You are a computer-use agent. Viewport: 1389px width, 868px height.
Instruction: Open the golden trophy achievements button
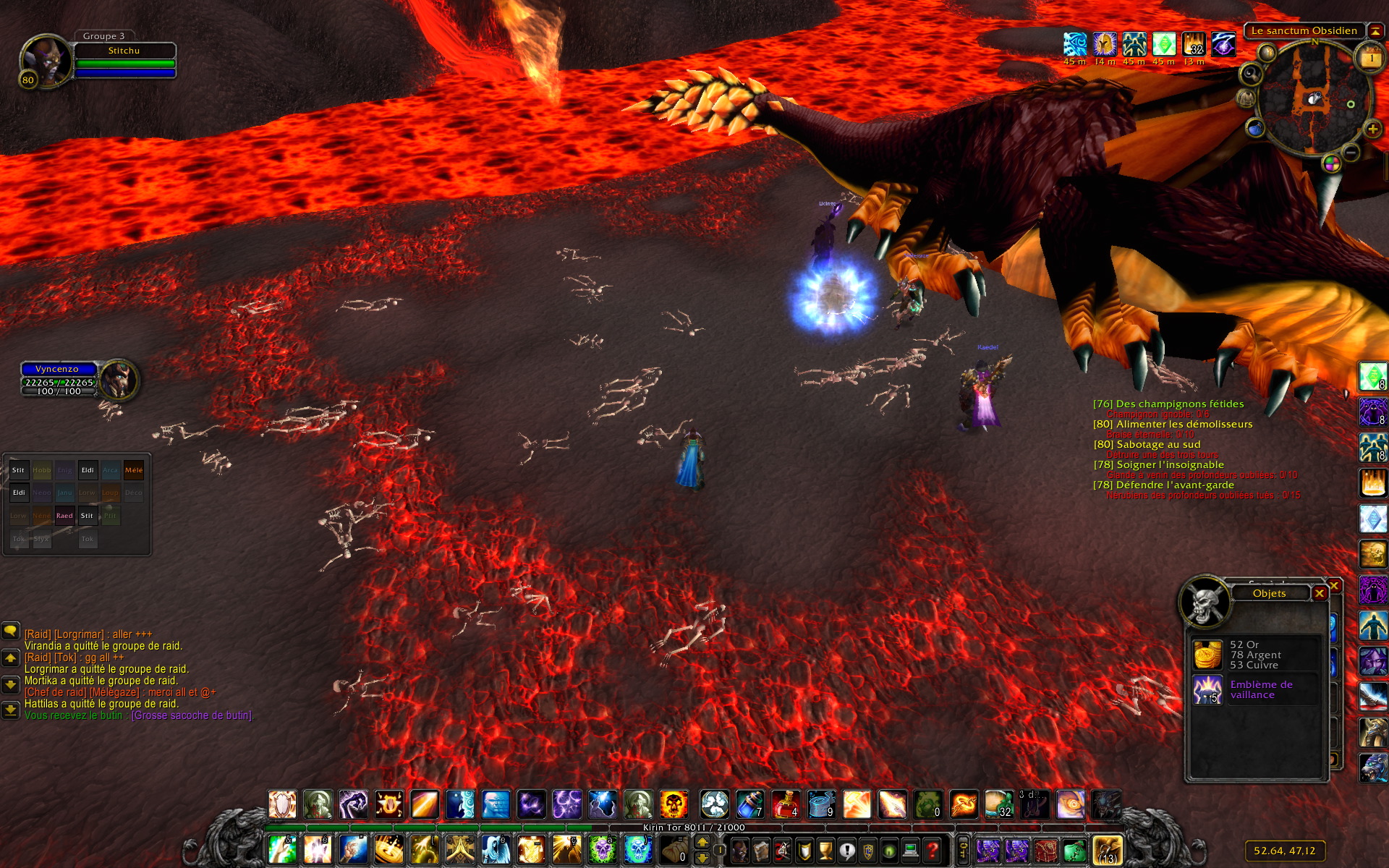(825, 850)
